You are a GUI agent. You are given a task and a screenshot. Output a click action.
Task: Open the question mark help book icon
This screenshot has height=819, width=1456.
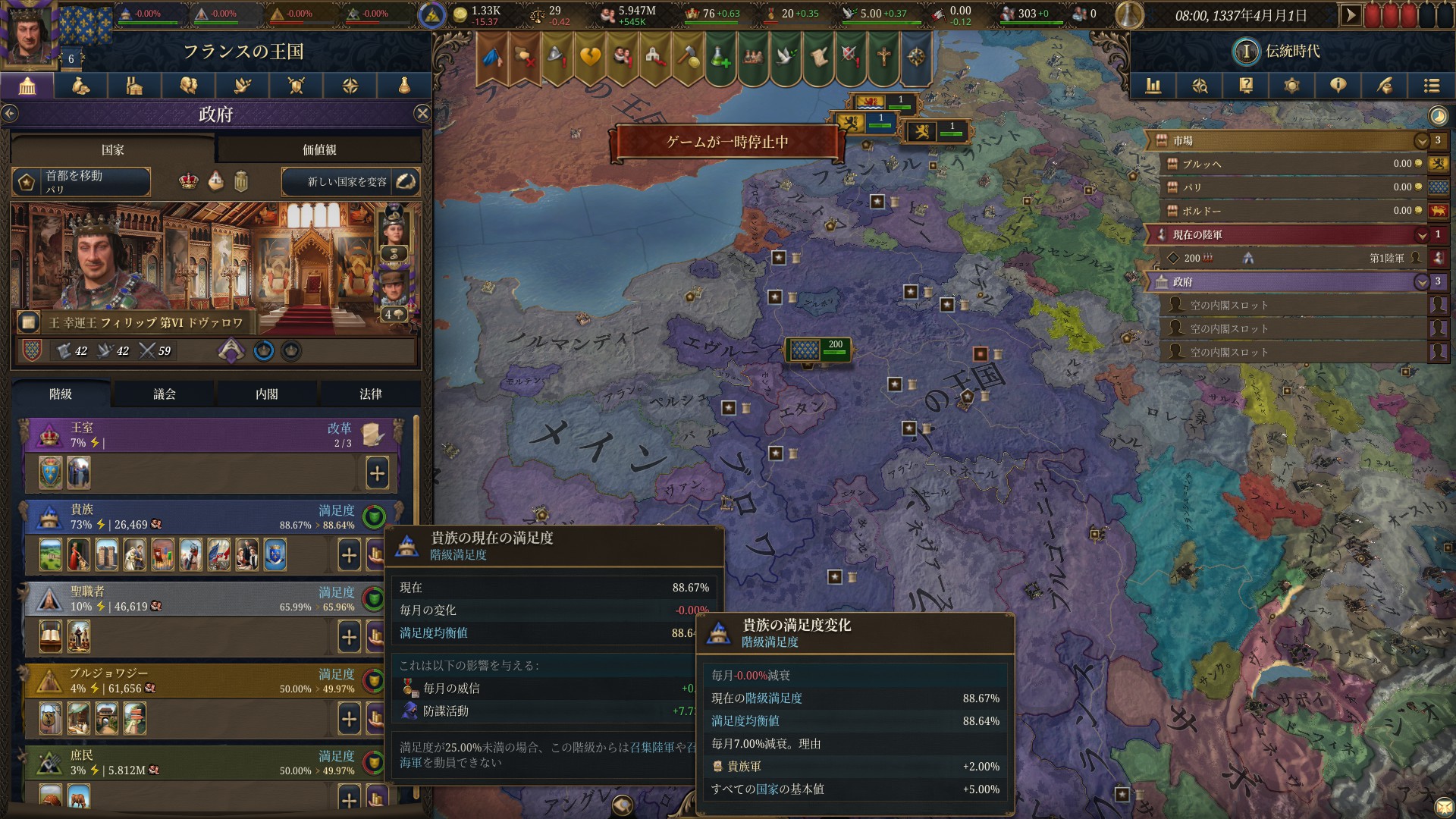coord(1246,86)
